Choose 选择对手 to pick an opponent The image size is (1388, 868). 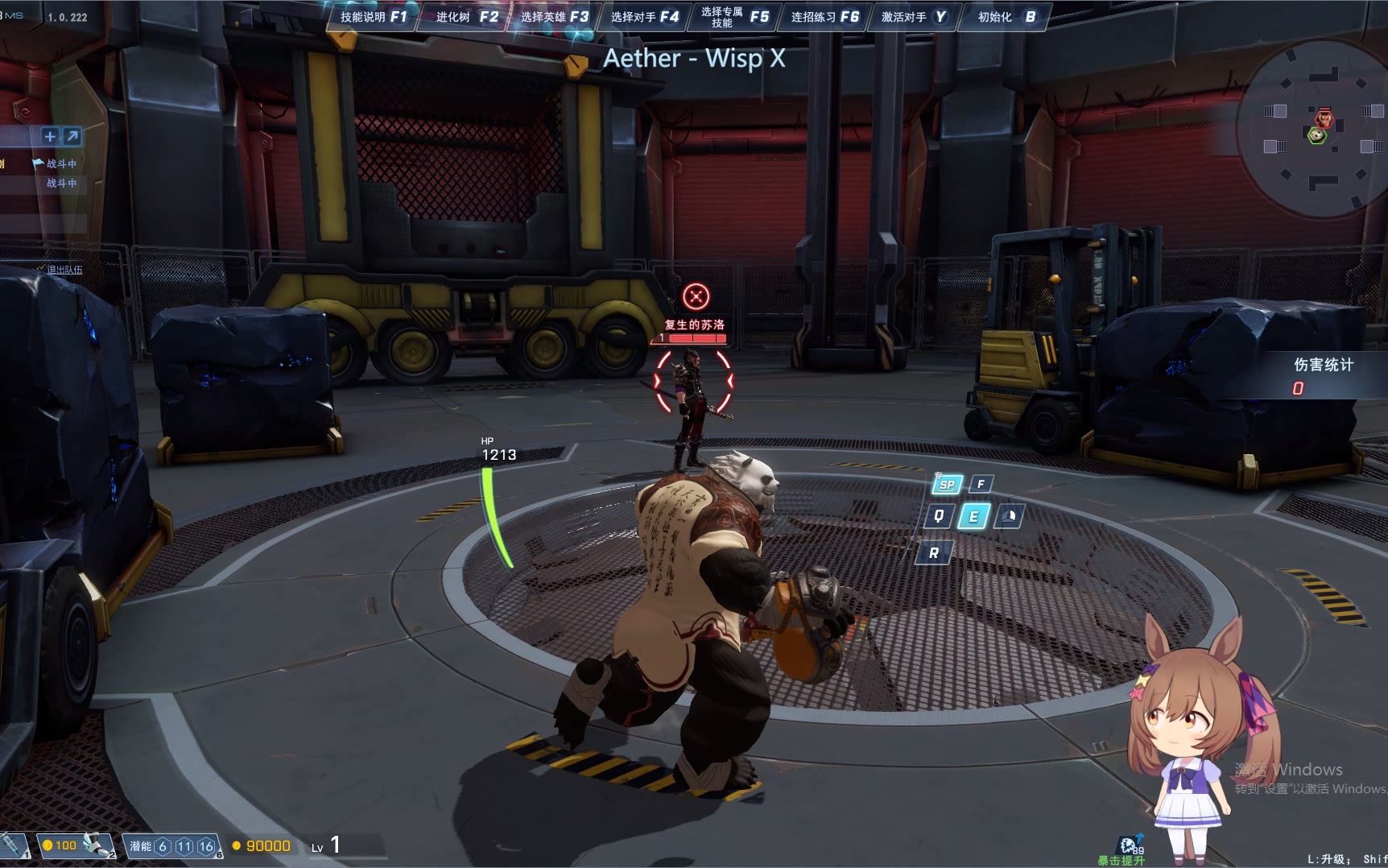[644, 17]
